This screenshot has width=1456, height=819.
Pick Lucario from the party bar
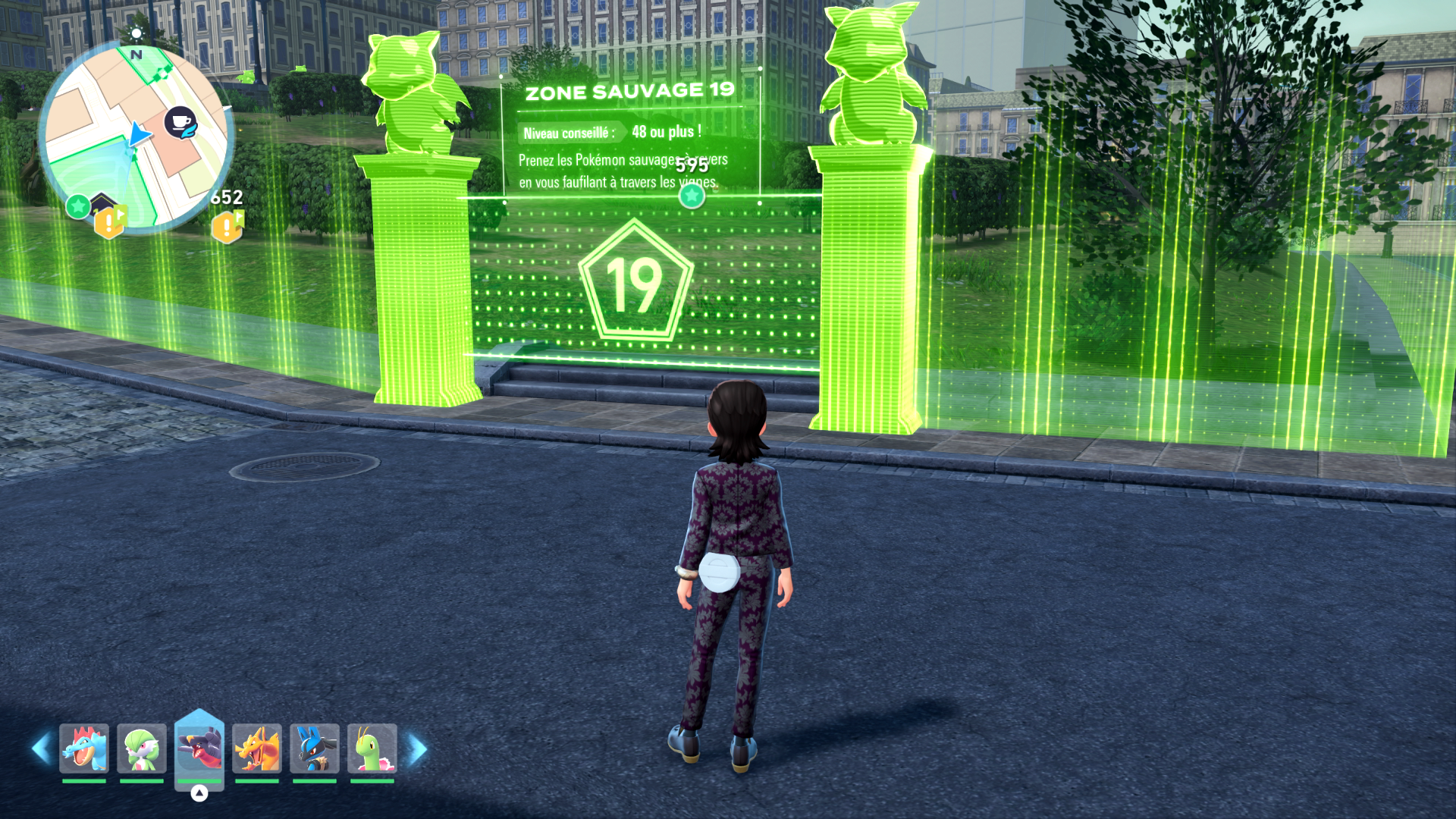[x=315, y=748]
